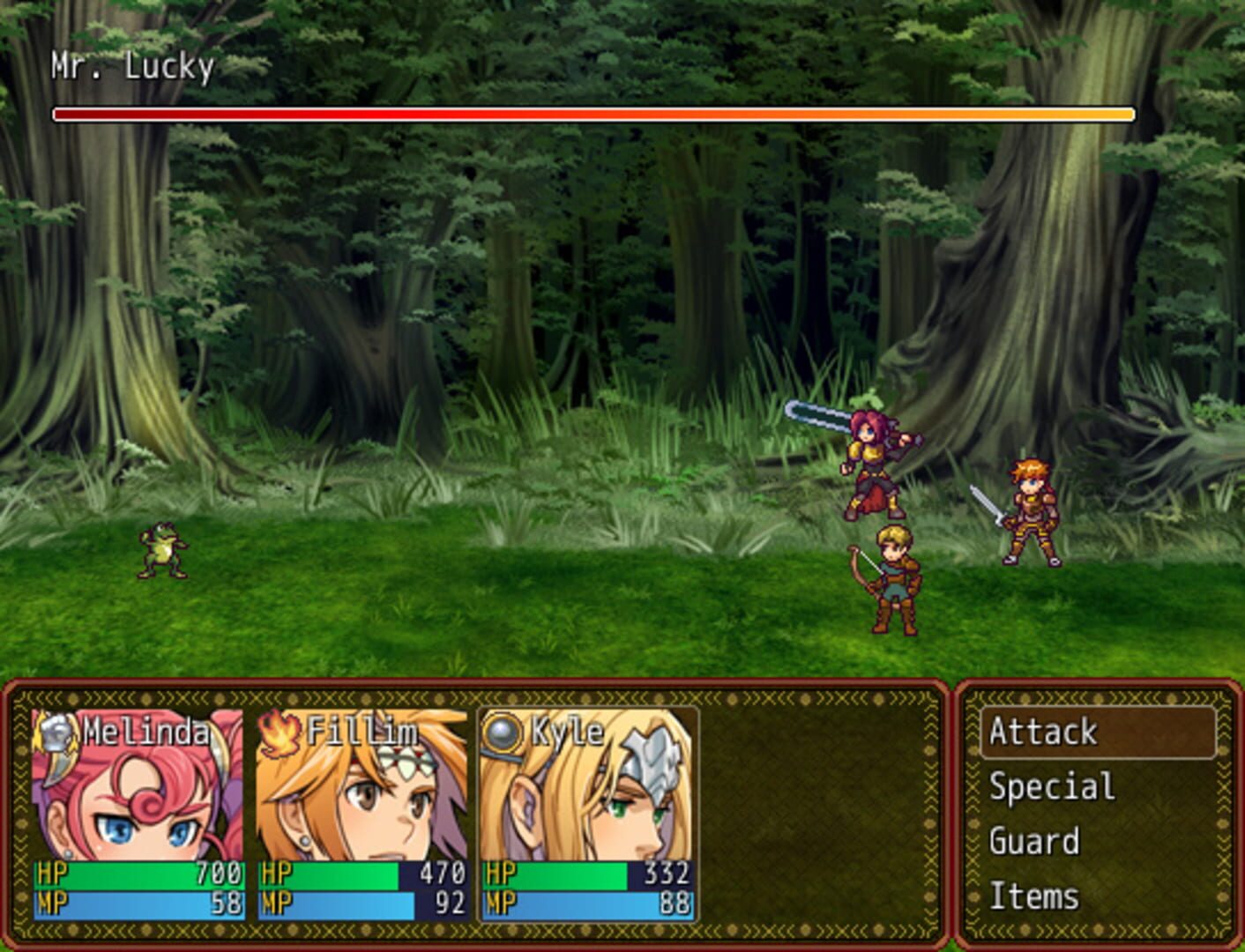Image resolution: width=1245 pixels, height=952 pixels.
Task: Click Mr. Lucky's name label
Action: click(132, 63)
